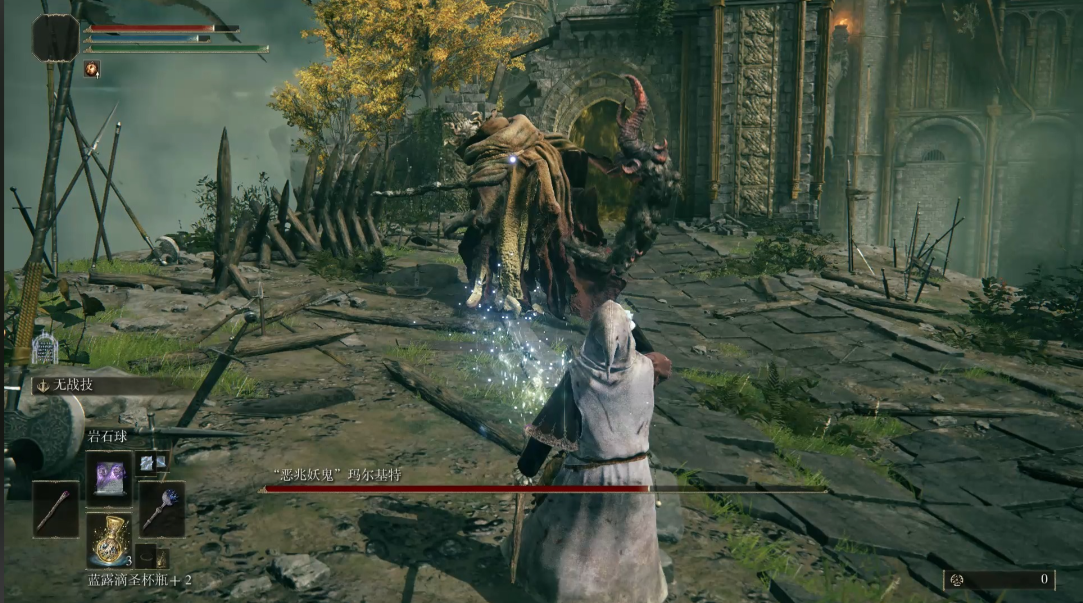Select the Rock Sling (岩石球) spell slot
The height and width of the screenshot is (603, 1083).
tap(108, 478)
